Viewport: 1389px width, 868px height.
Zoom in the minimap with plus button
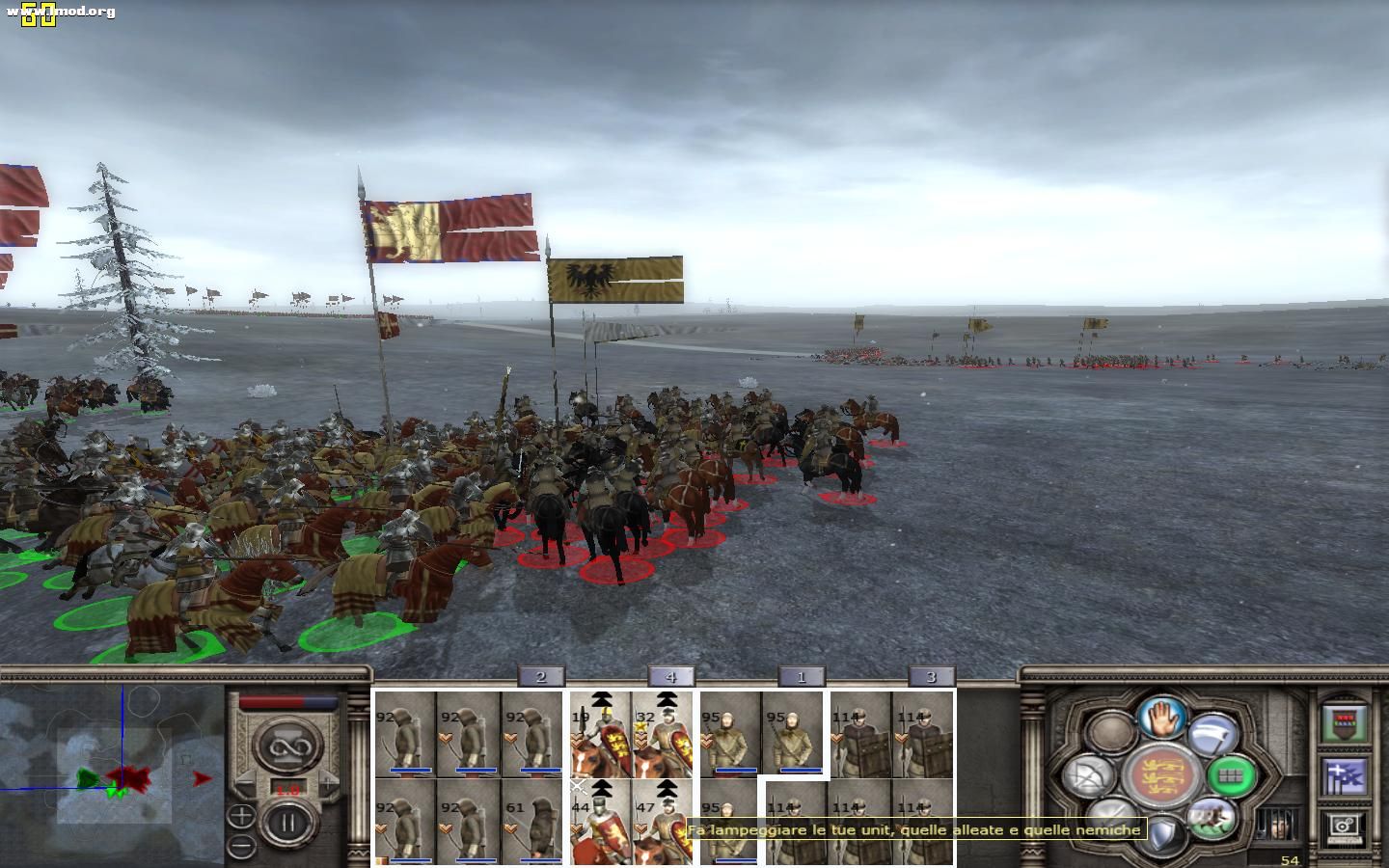point(241,818)
